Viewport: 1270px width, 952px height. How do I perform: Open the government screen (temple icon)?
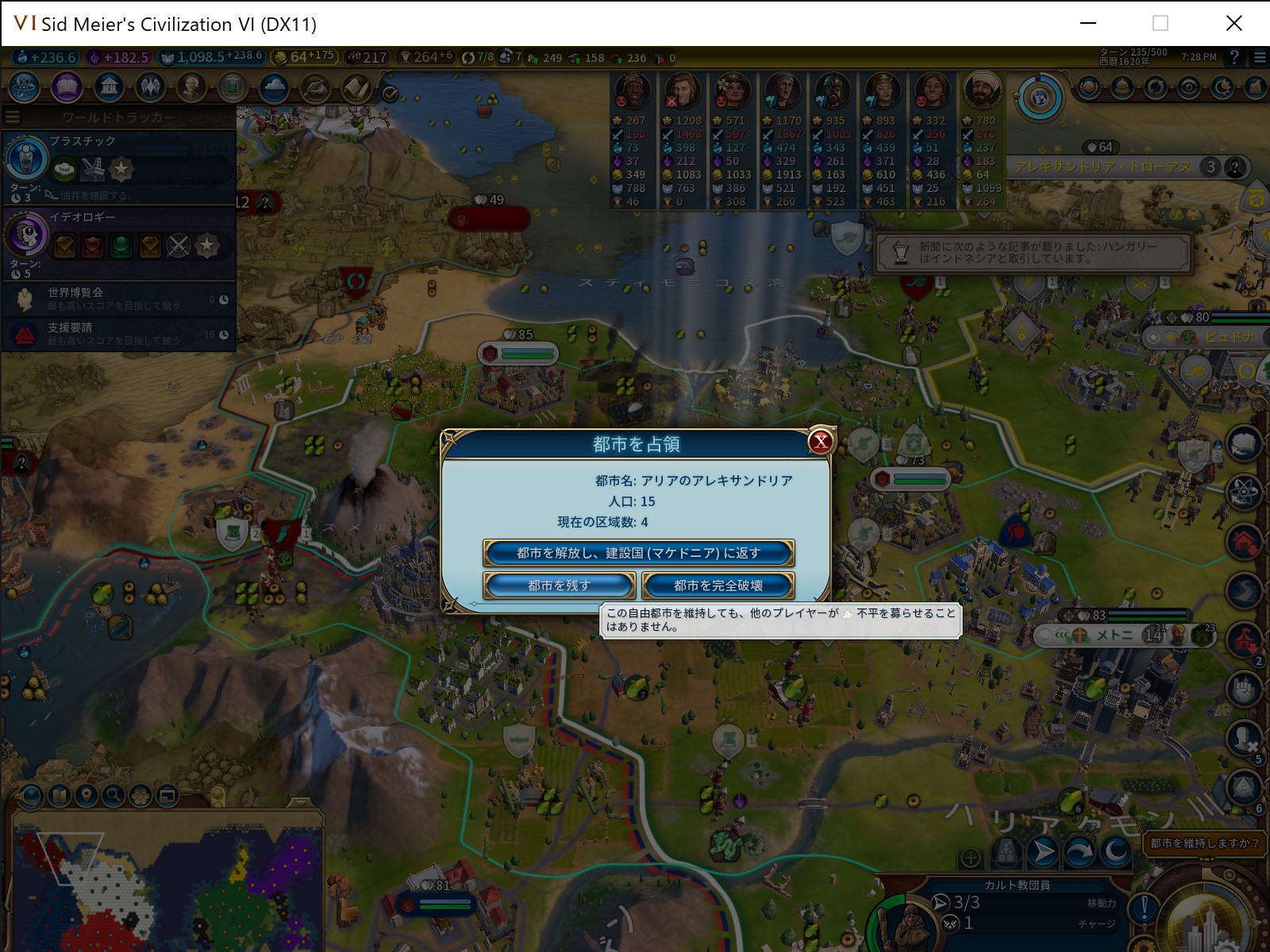click(109, 88)
